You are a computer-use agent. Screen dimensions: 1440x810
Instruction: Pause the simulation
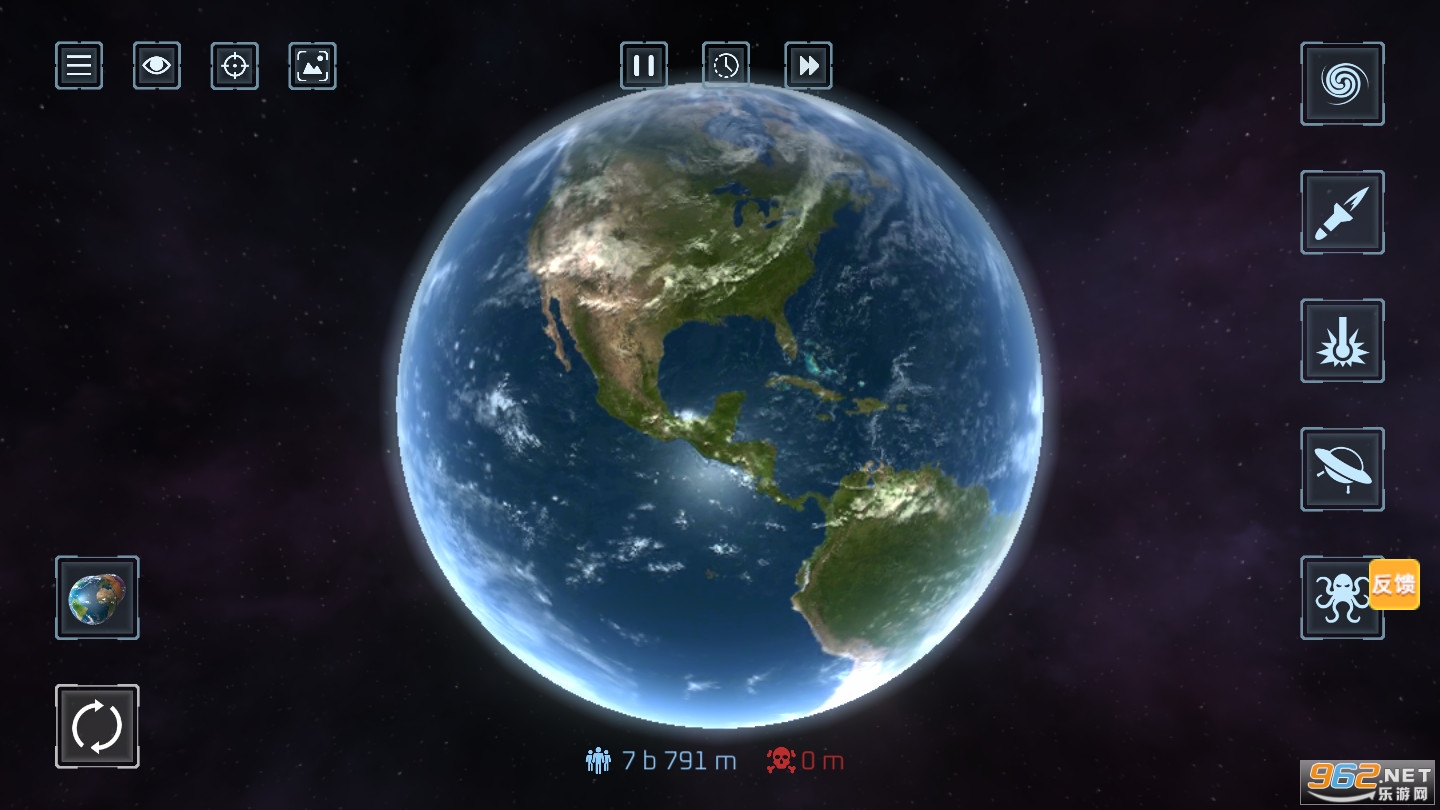click(x=644, y=66)
